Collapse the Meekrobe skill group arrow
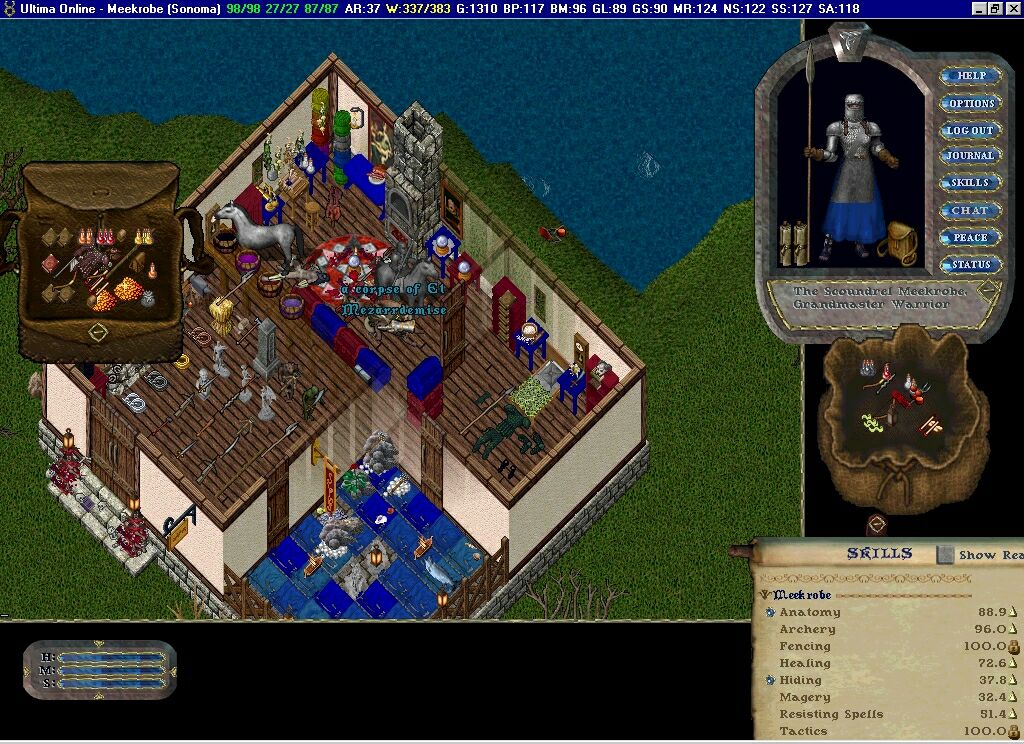The image size is (1024, 744). [x=765, y=595]
